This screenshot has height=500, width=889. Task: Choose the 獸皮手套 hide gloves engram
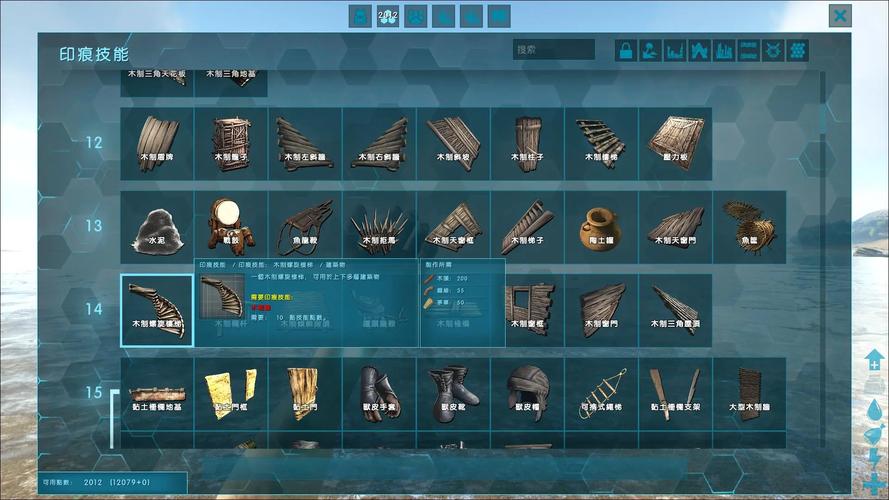(x=379, y=392)
